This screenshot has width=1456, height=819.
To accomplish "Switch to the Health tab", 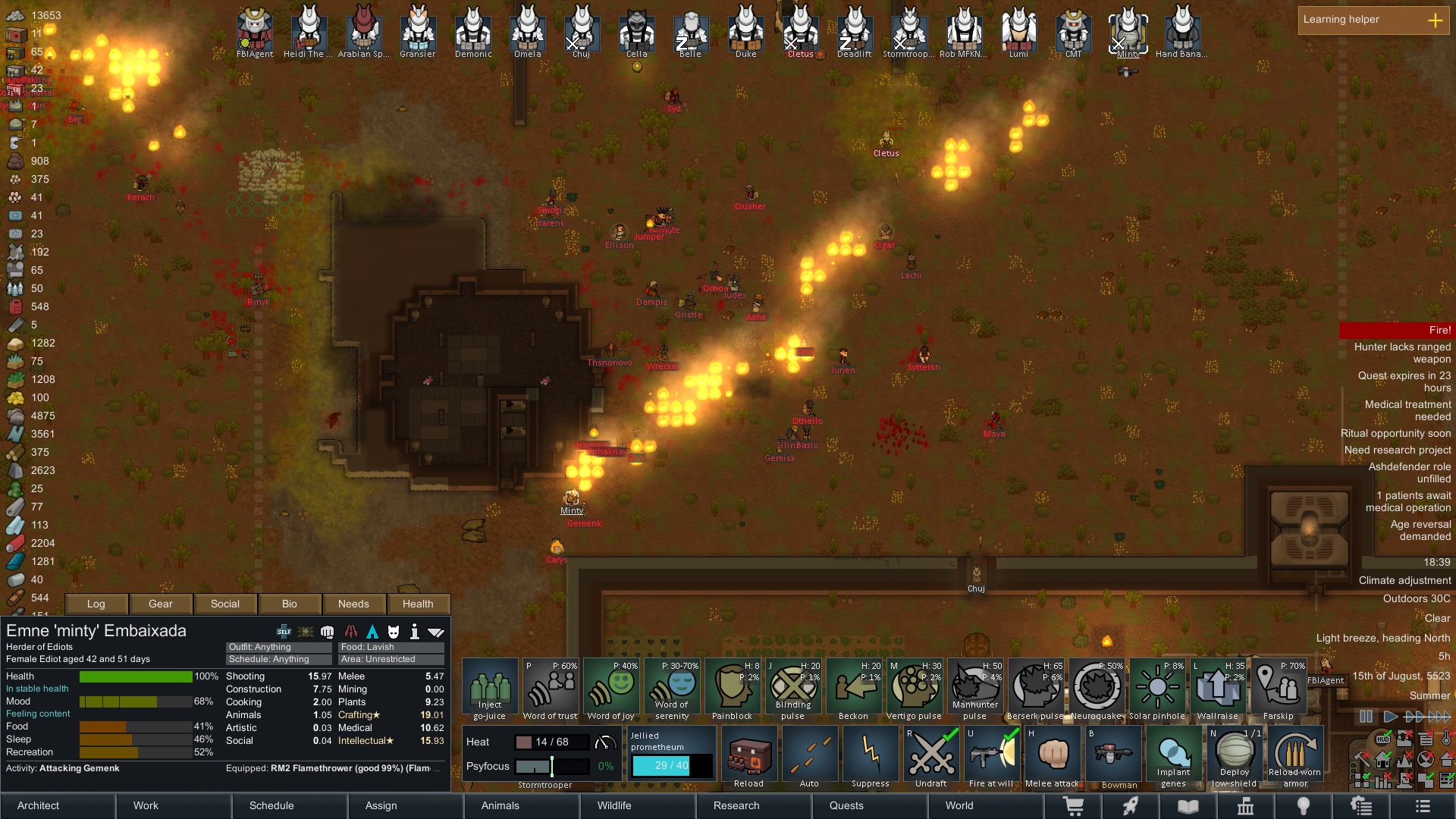I will (x=418, y=604).
